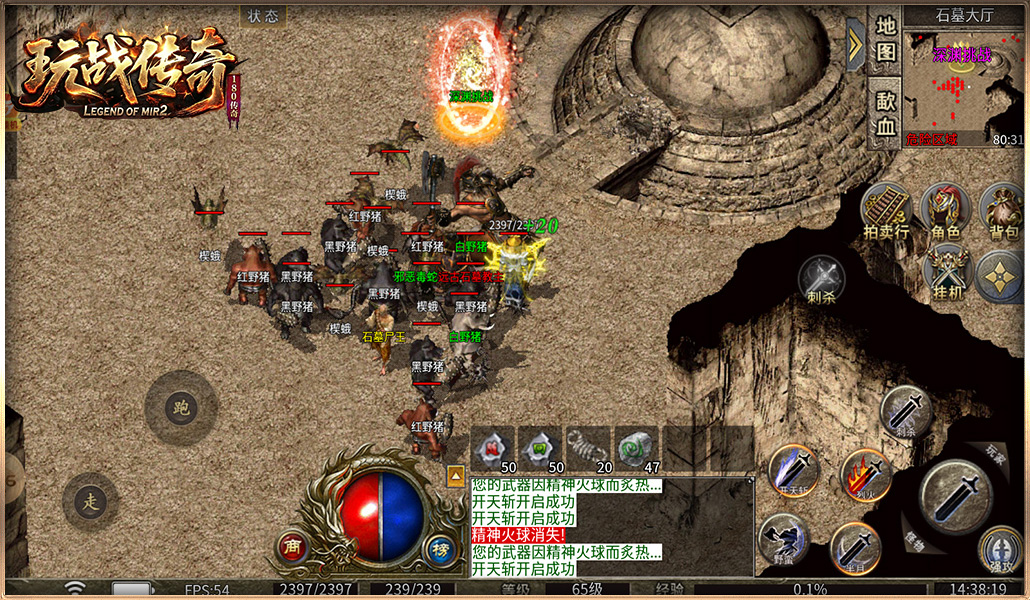Open the 榜 ranking button
1030x600 pixels.
(440, 546)
